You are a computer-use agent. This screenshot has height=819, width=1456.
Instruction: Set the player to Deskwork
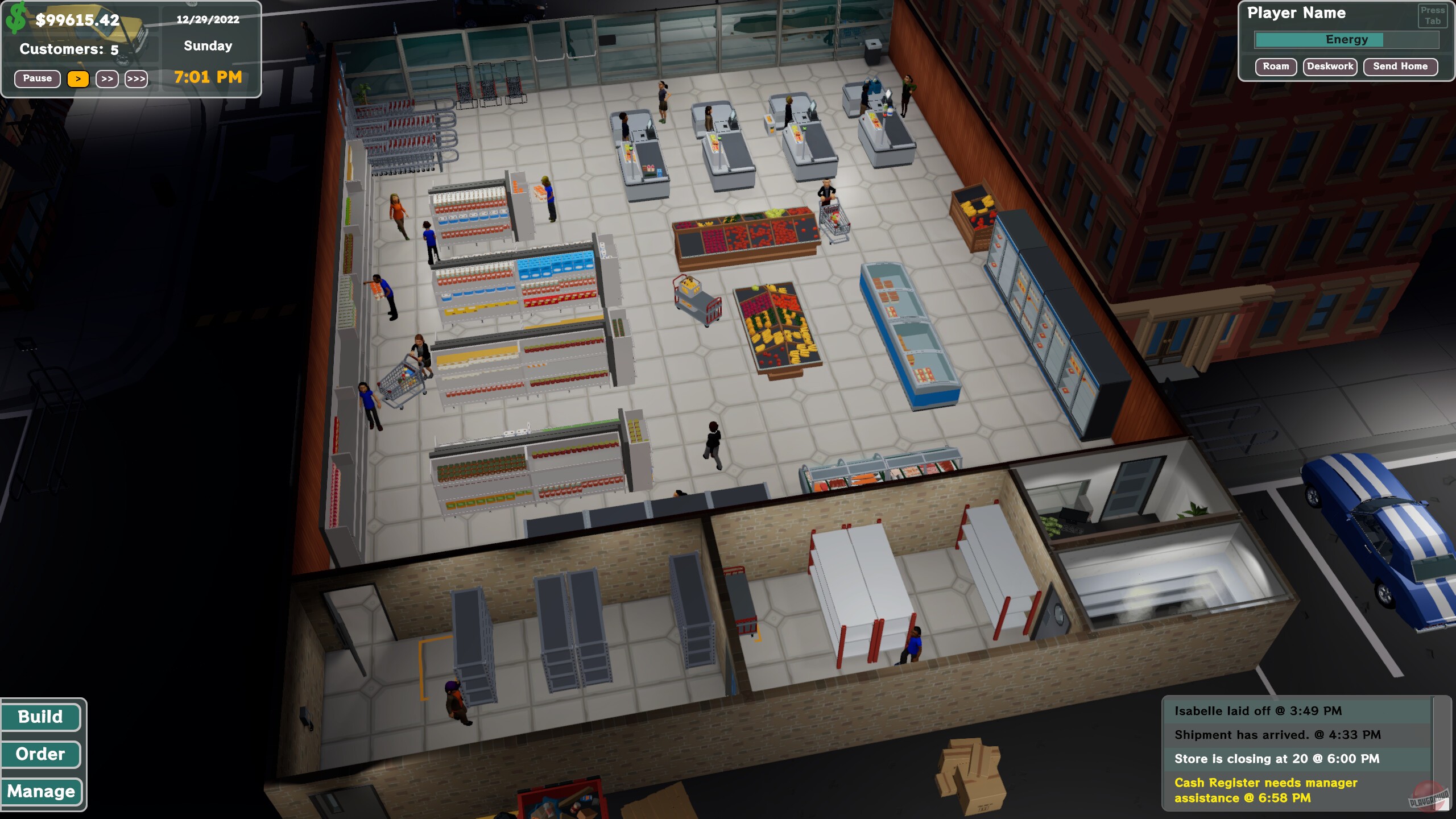point(1330,67)
